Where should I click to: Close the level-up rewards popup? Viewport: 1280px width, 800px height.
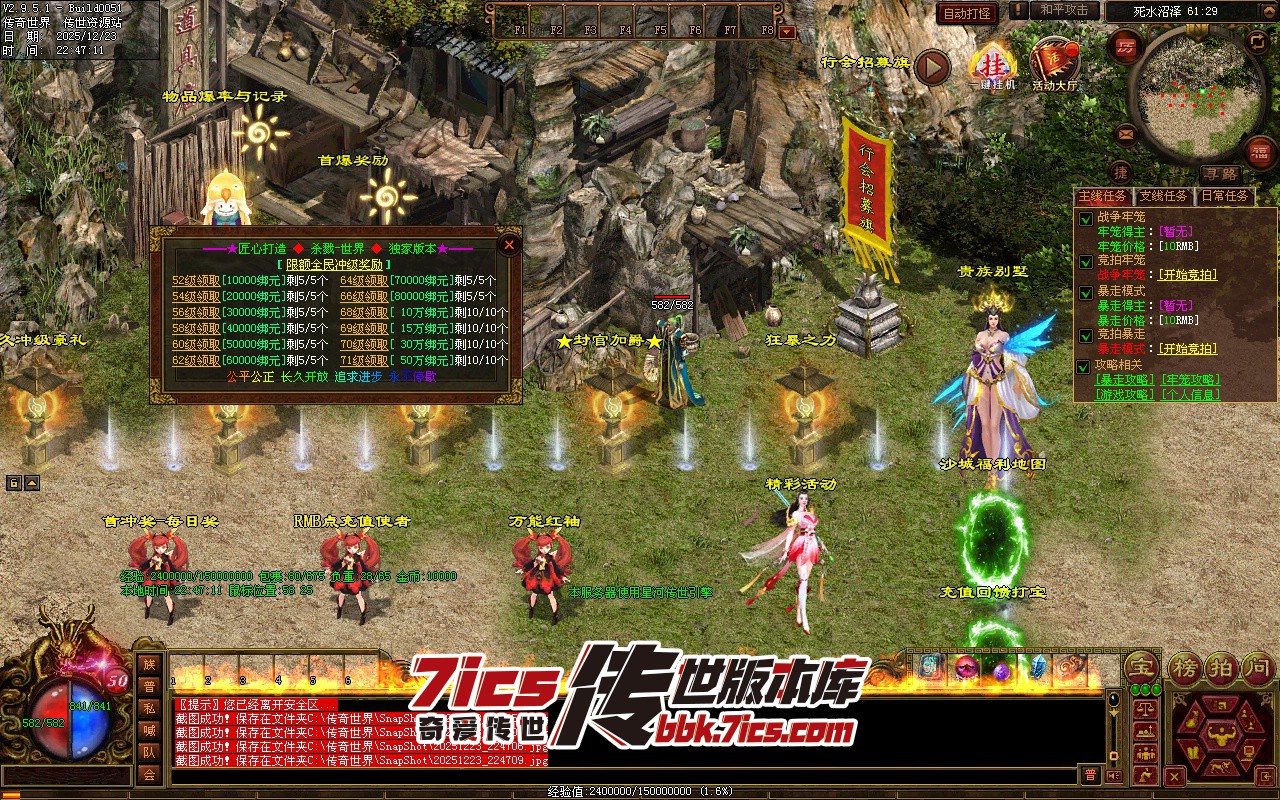509,244
